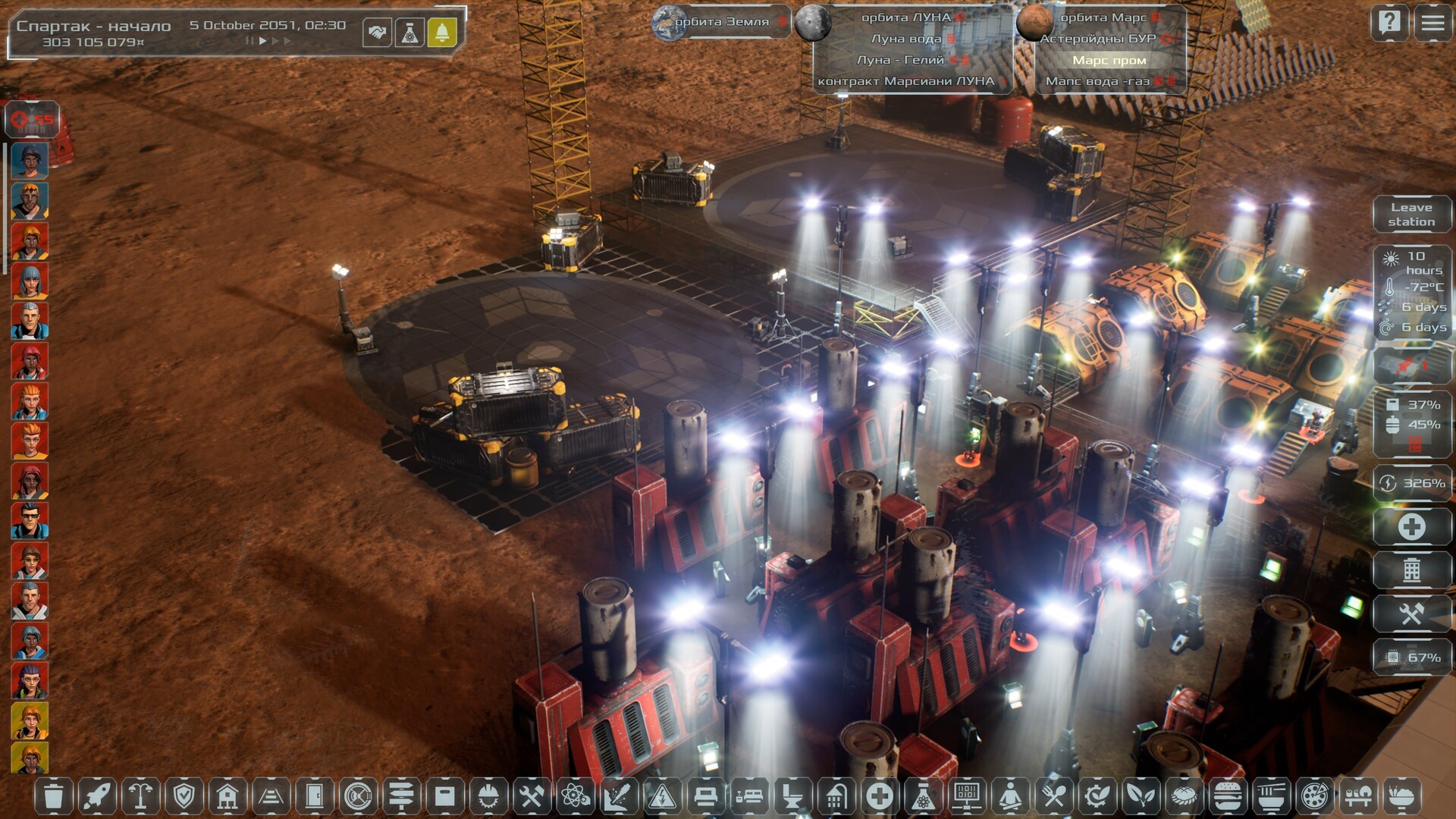The image size is (1456, 819).
Task: Select the Астеройдны БУР station
Action: pyautogui.click(x=1098, y=39)
